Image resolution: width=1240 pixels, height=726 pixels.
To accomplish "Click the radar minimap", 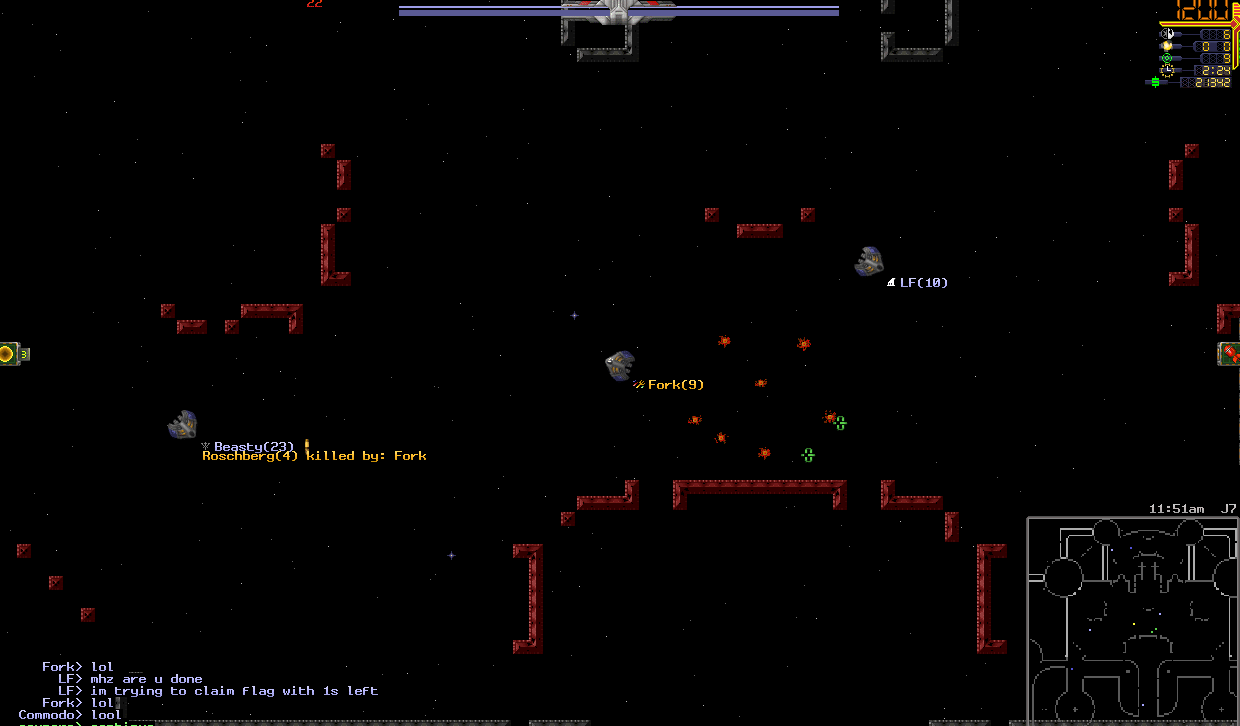I will (1133, 621).
